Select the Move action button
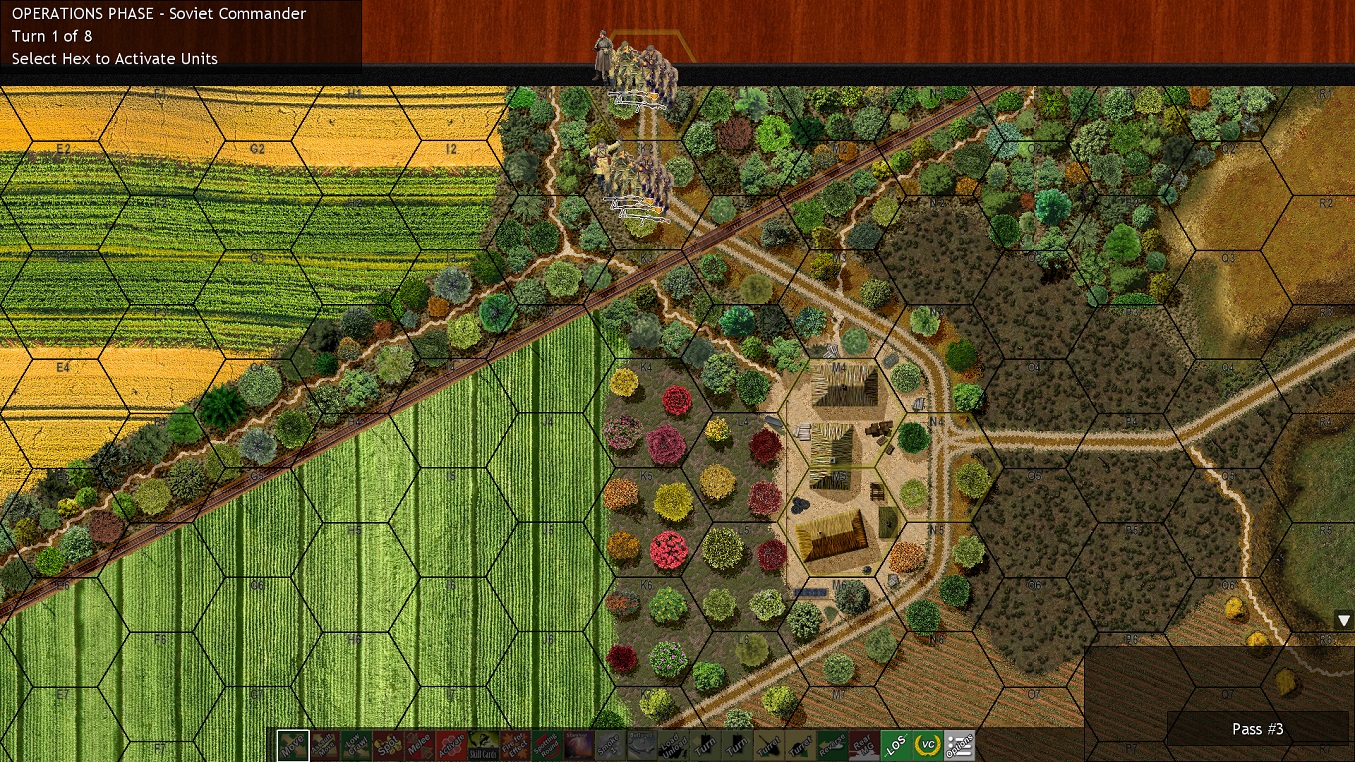The image size is (1355, 762). tap(294, 745)
